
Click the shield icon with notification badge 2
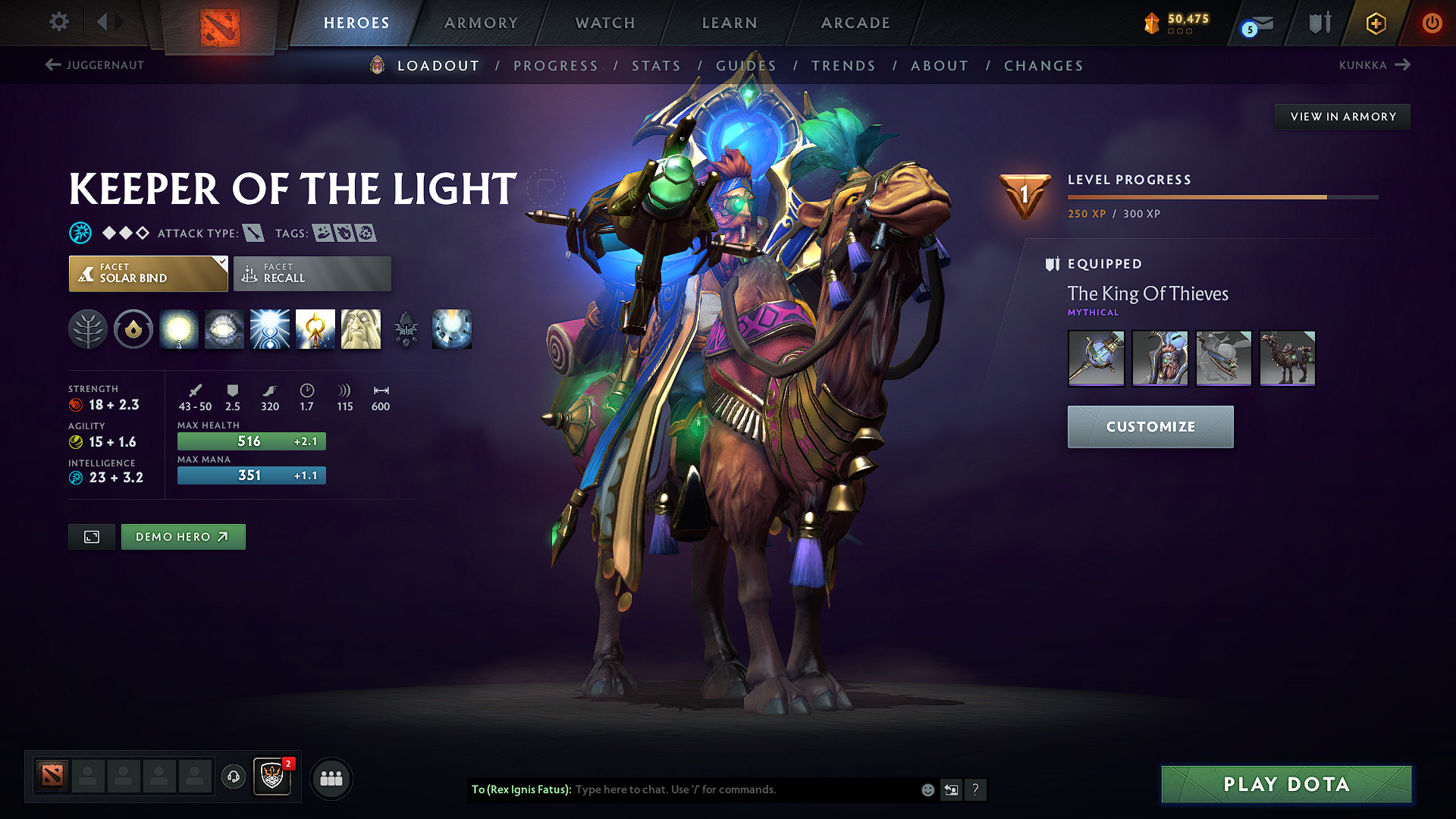tap(271, 777)
